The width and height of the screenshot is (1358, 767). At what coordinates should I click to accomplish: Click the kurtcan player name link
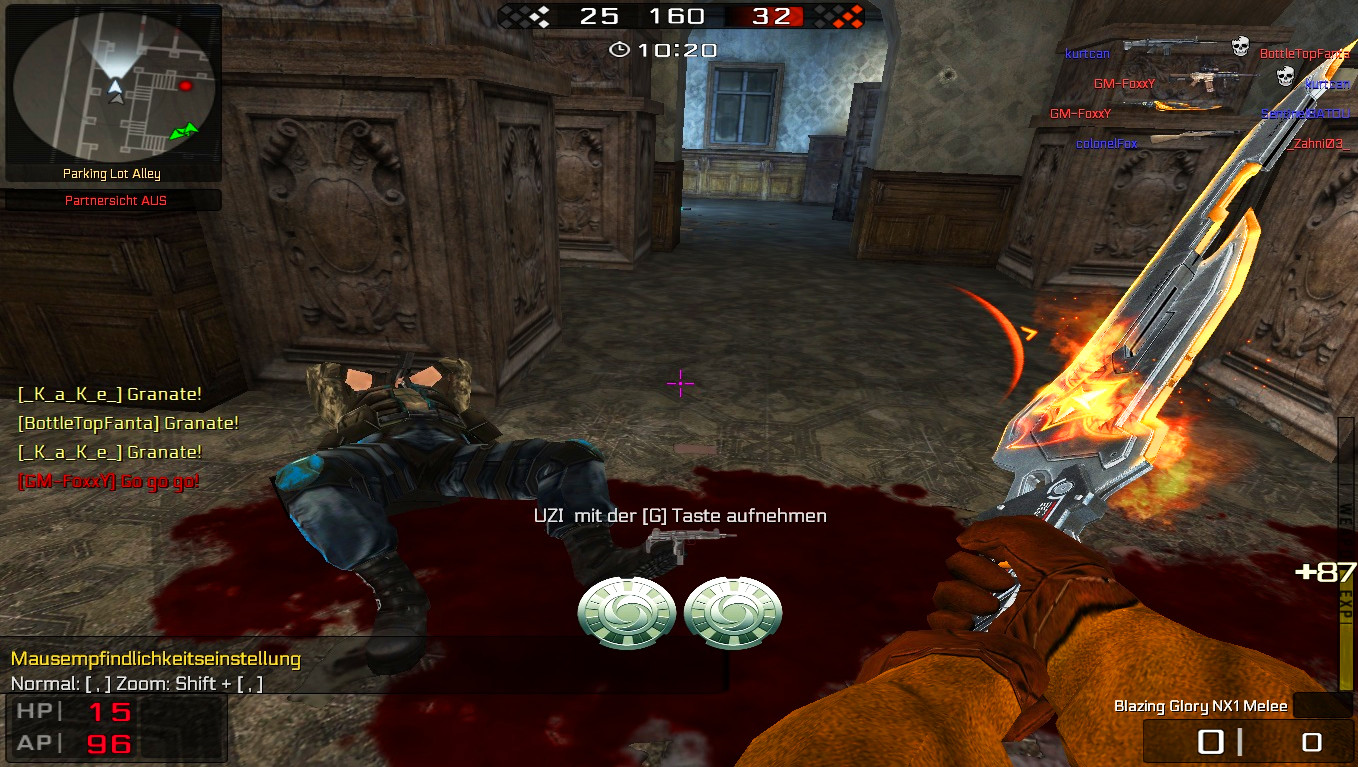click(x=1087, y=55)
